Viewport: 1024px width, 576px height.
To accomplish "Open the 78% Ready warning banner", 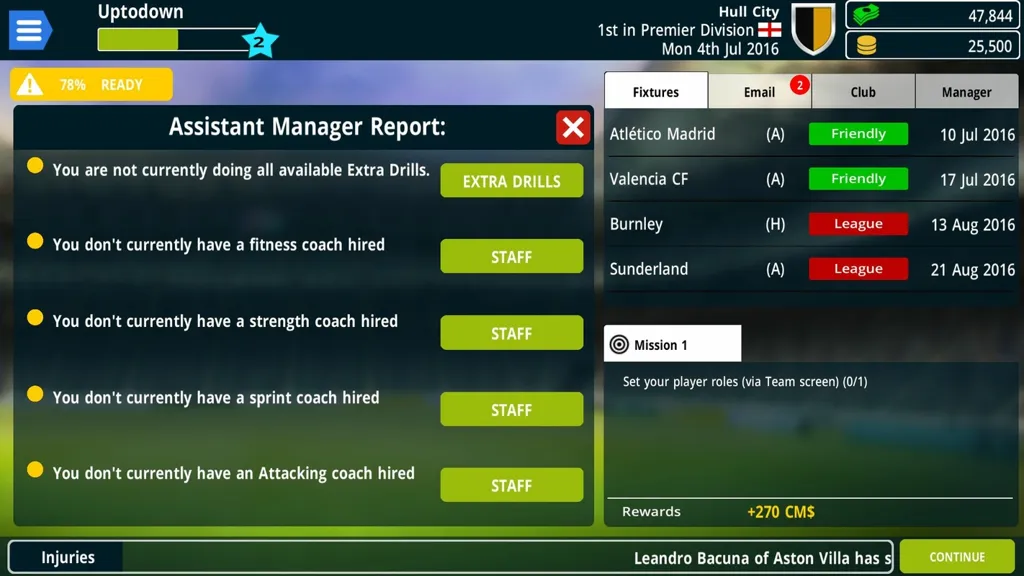I will tap(91, 85).
